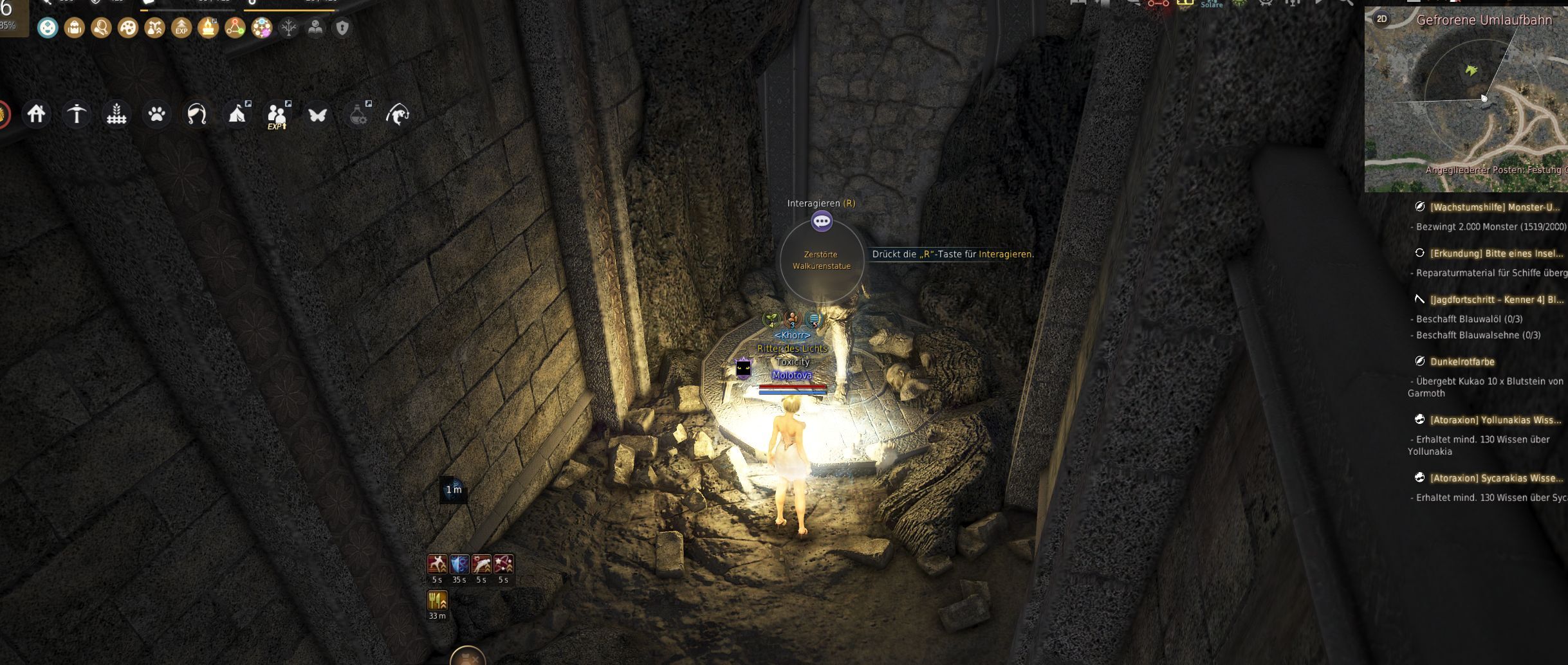Select the Dunkelrotfarbe quest in tracker
Viewport: 1568px width, 665px height.
tap(1462, 361)
